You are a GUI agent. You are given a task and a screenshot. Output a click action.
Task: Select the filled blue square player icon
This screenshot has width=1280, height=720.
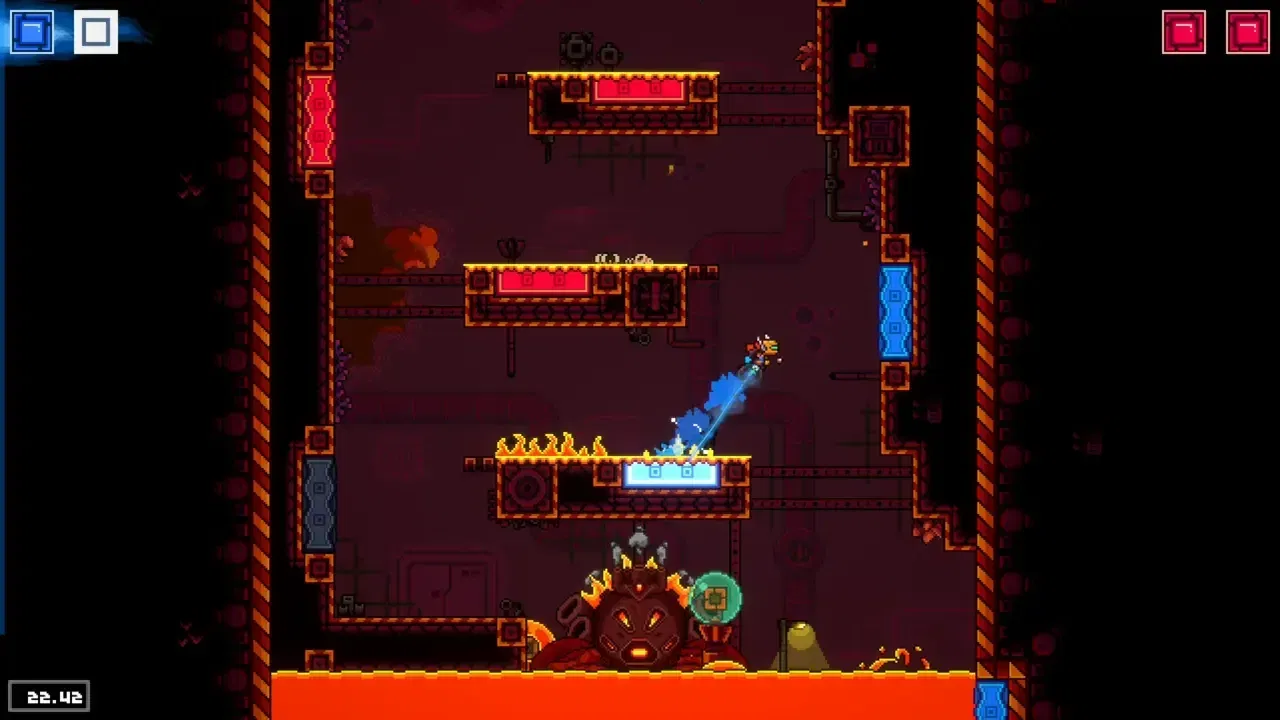tap(31, 31)
